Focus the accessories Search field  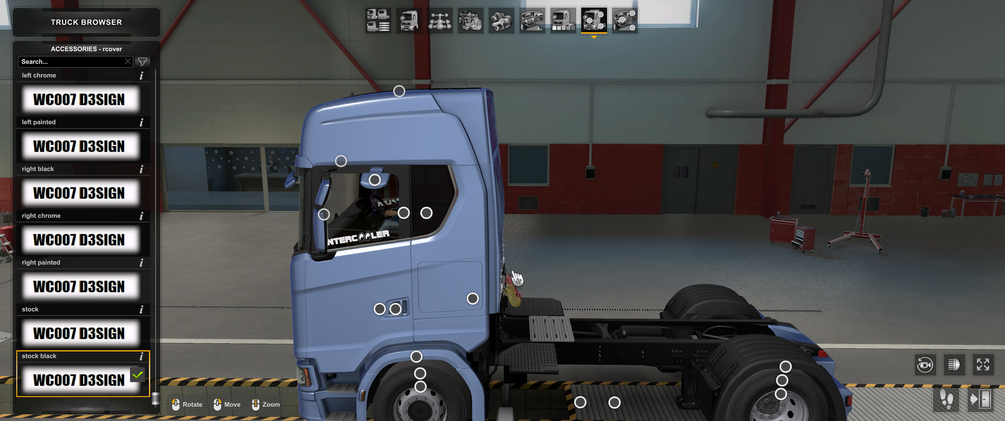(70, 62)
